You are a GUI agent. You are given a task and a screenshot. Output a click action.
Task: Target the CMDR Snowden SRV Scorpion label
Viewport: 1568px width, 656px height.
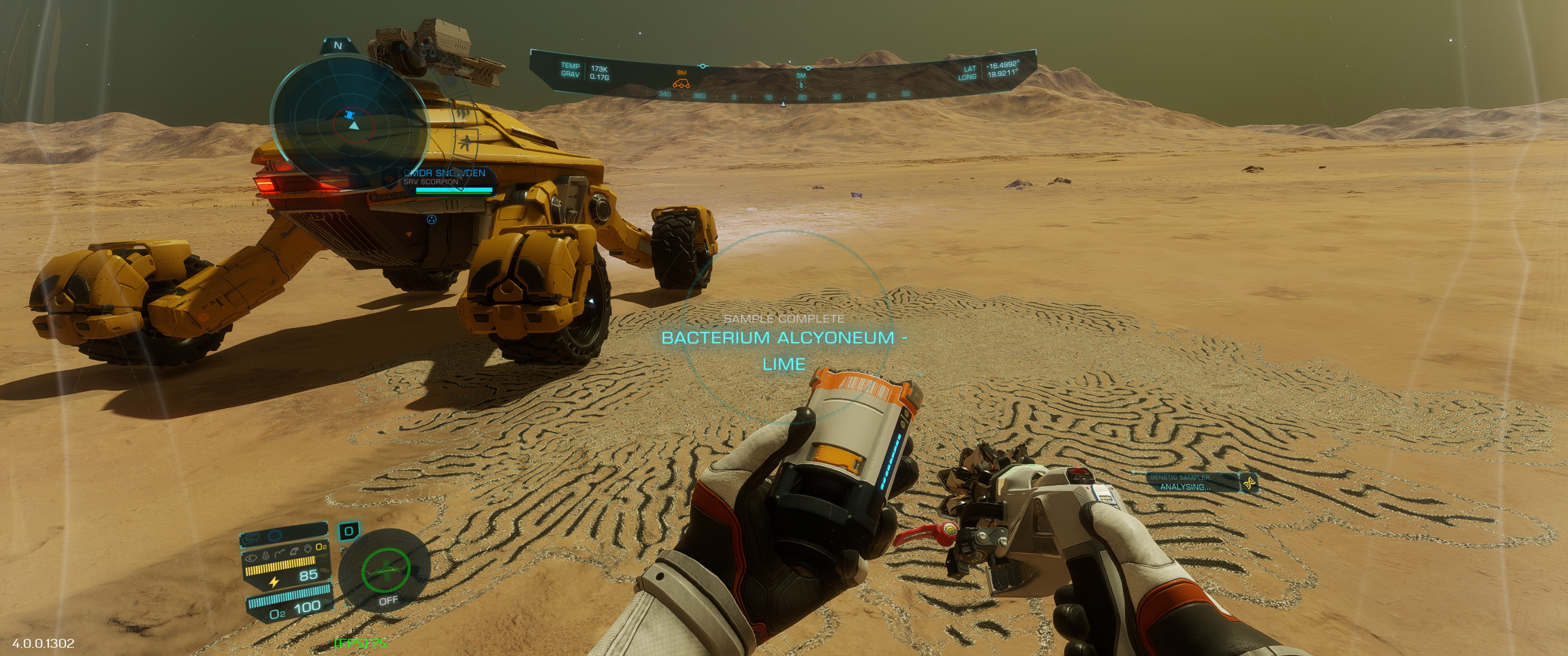[445, 177]
